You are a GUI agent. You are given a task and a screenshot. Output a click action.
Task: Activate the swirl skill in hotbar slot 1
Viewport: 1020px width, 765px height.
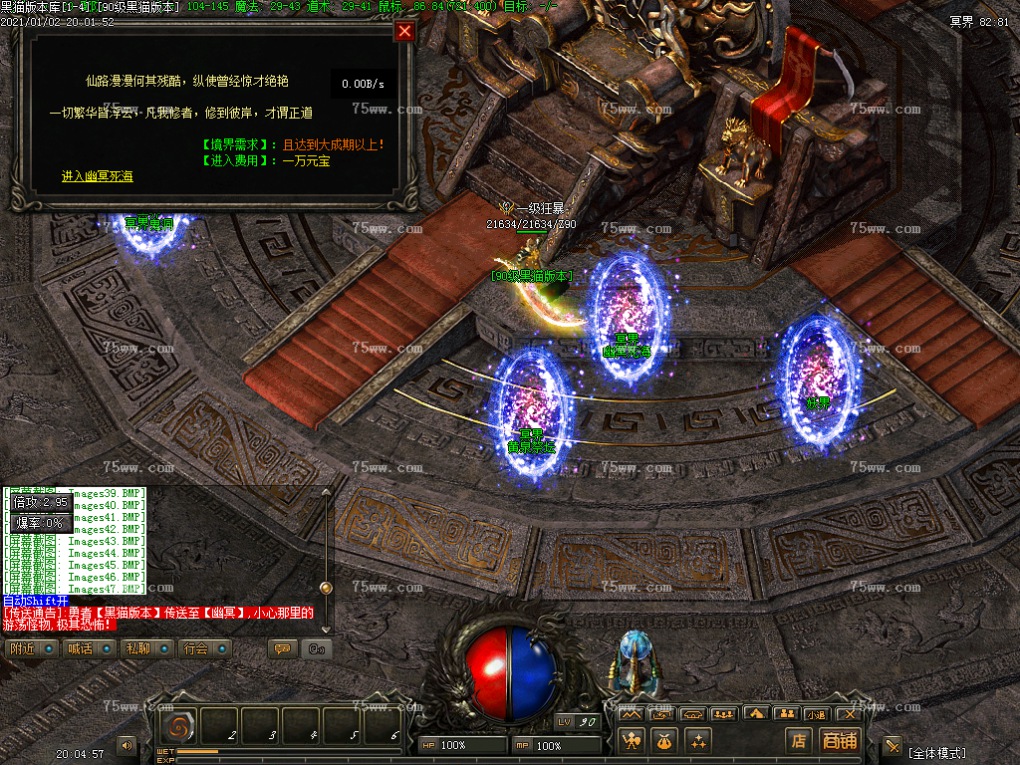click(x=178, y=727)
